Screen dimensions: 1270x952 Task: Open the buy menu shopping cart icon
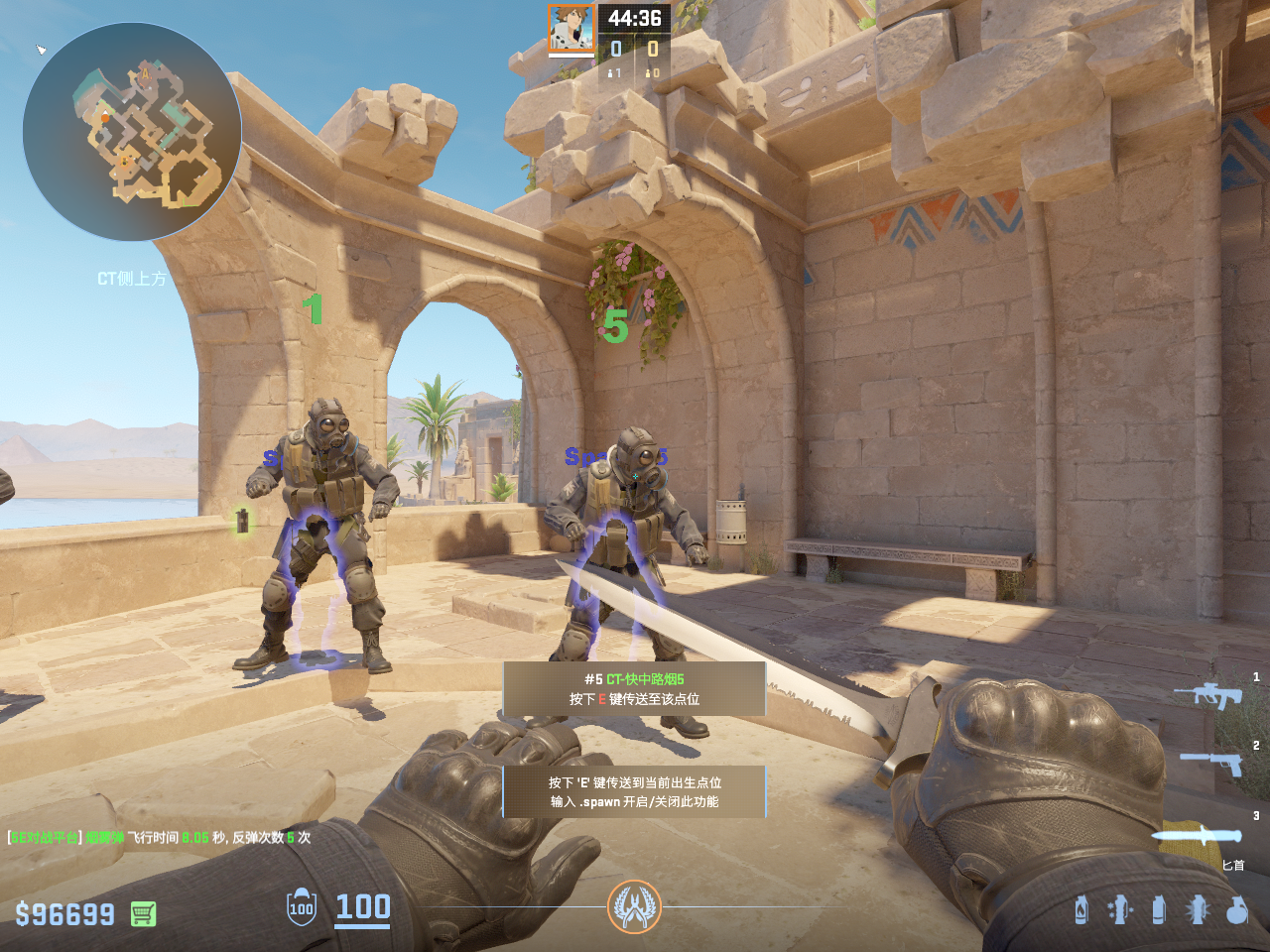(143, 913)
